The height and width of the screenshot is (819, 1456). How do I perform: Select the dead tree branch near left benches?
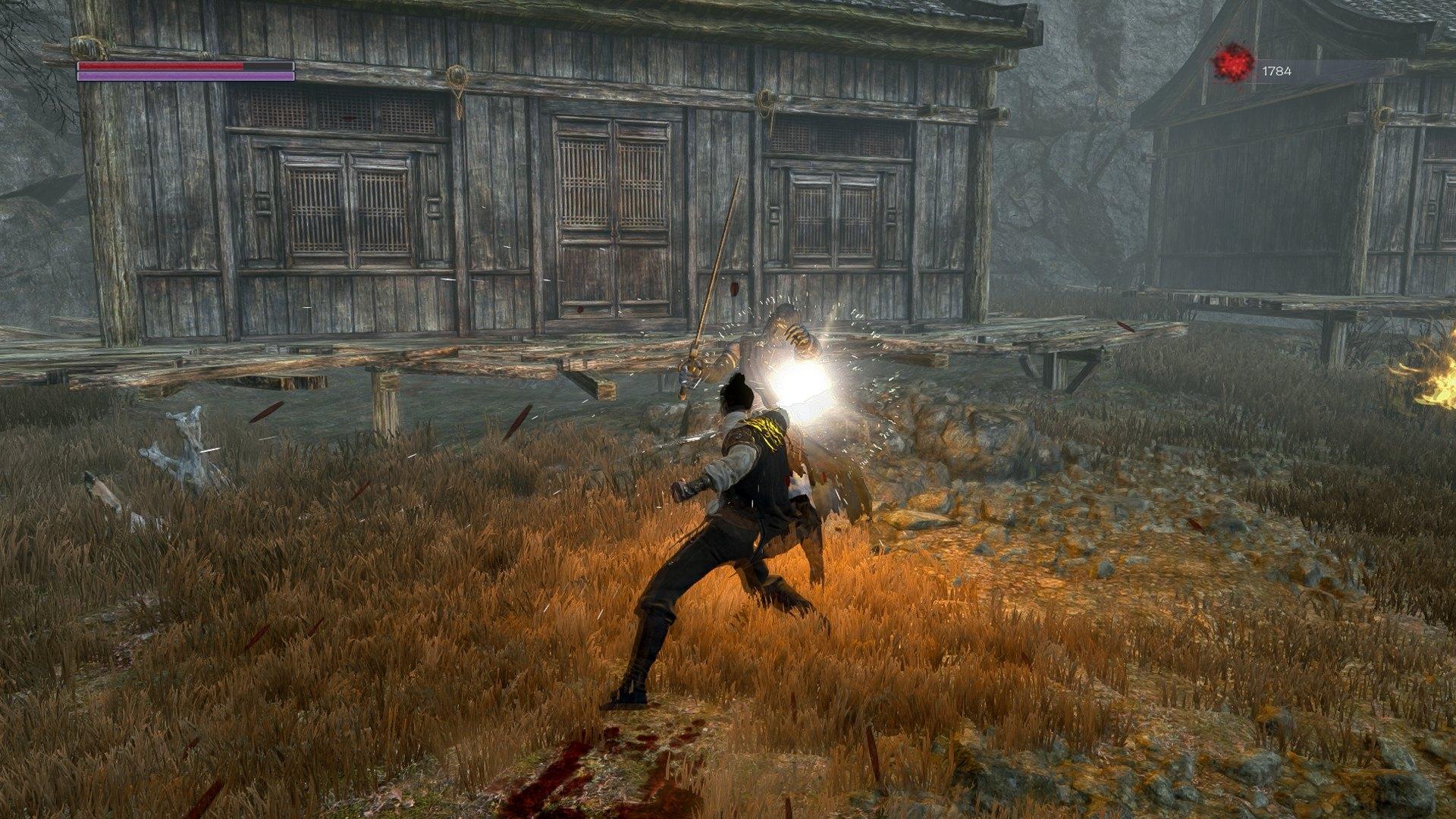click(186, 440)
